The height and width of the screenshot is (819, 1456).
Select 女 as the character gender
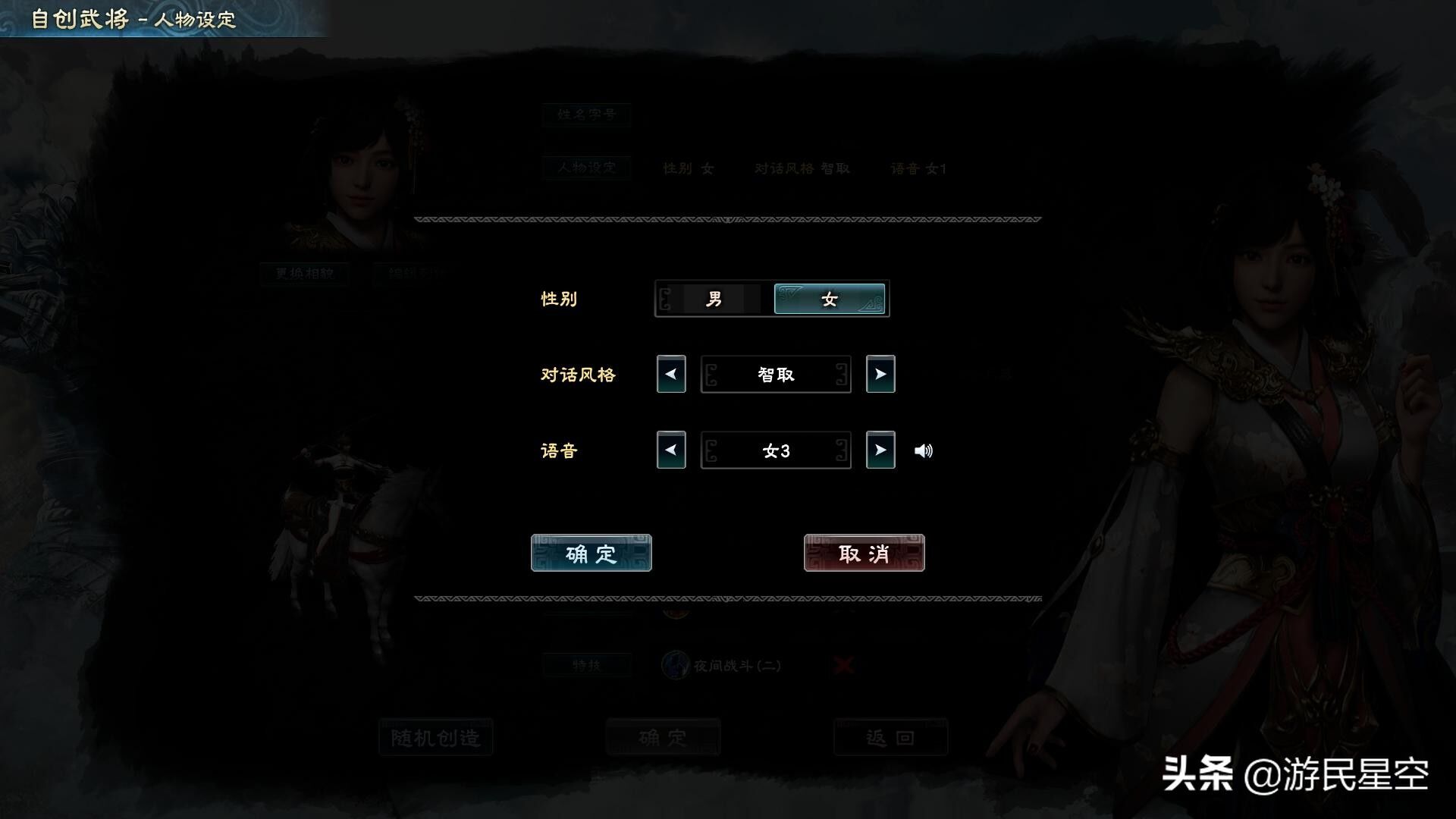click(828, 299)
